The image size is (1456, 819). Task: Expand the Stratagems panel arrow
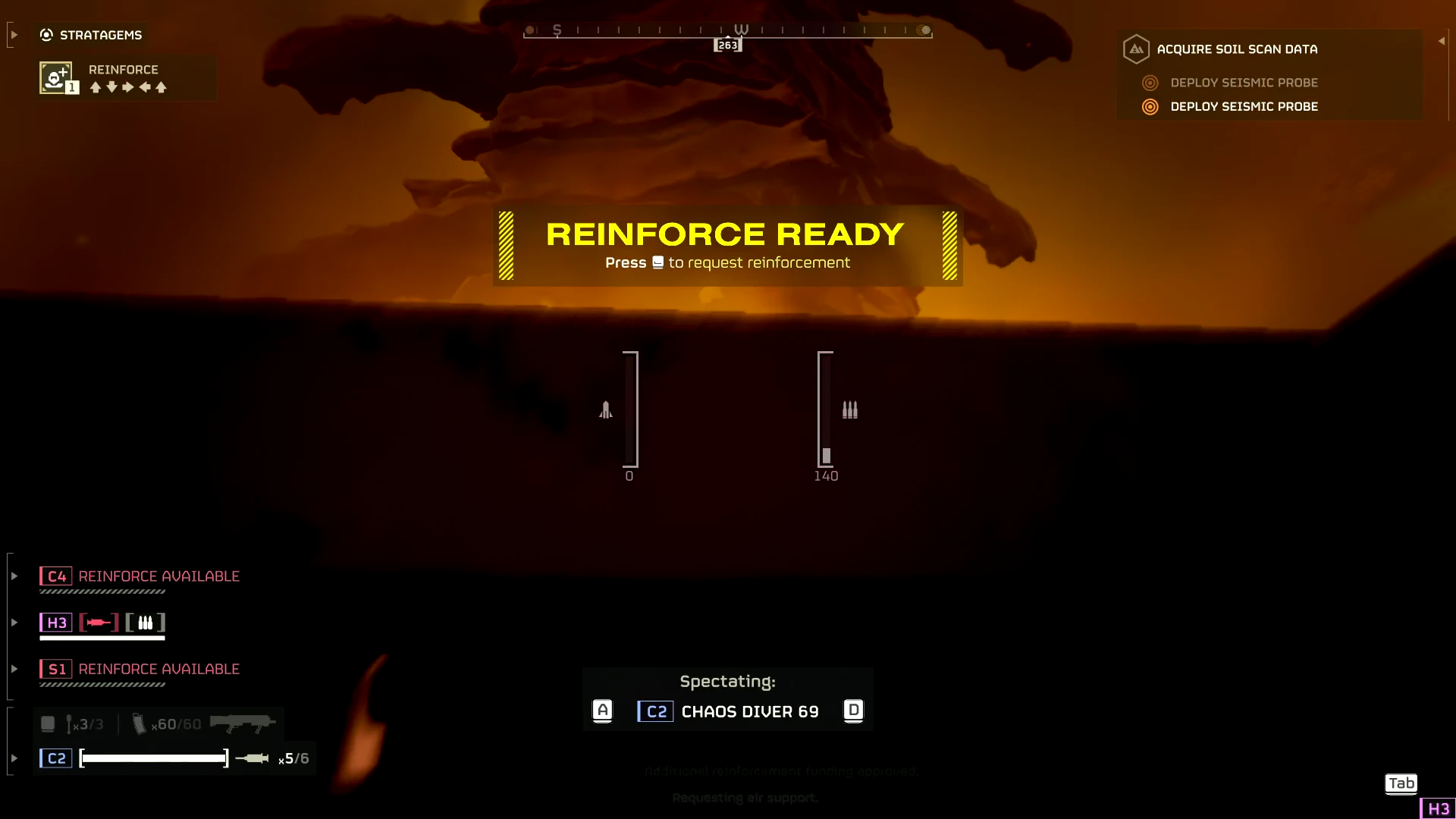click(14, 35)
